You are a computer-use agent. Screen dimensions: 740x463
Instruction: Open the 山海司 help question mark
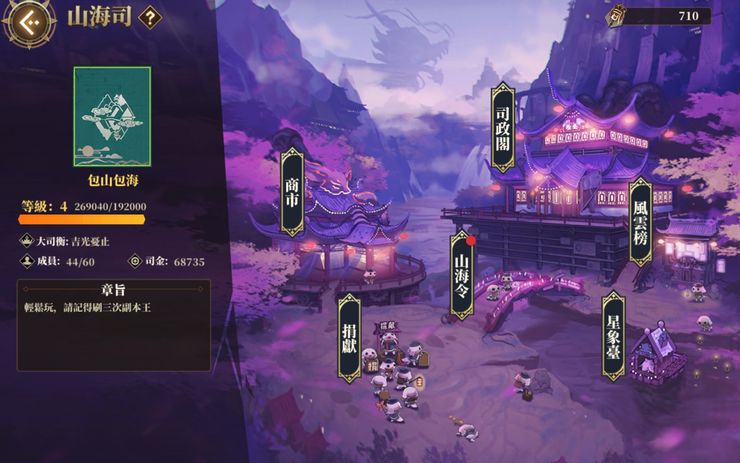149,17
